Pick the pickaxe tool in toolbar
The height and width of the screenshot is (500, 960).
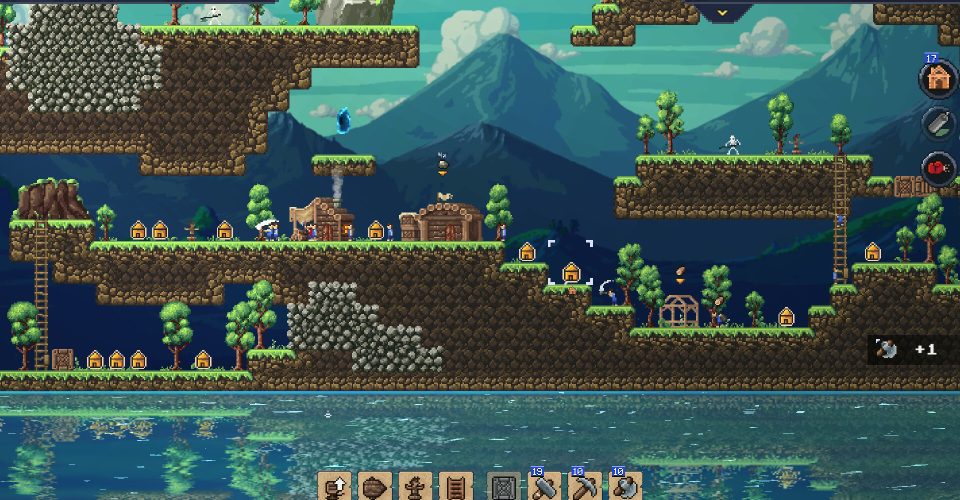585,487
